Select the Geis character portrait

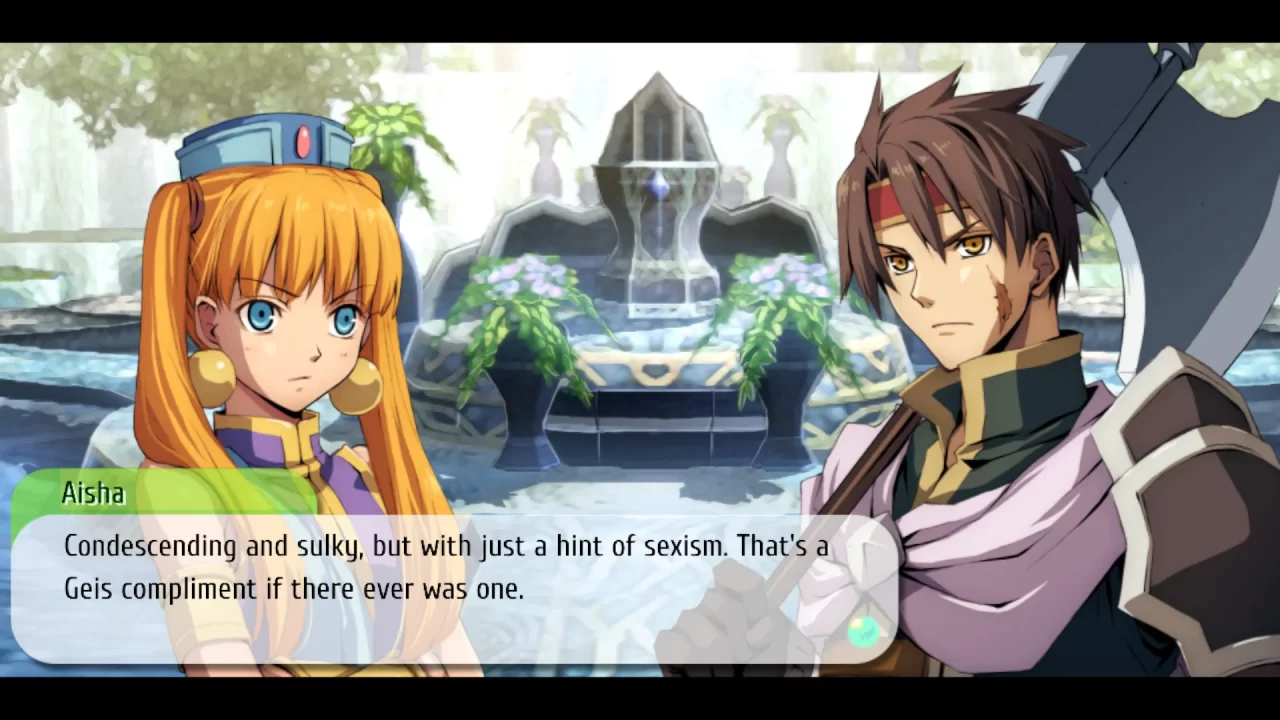[x=960, y=300]
